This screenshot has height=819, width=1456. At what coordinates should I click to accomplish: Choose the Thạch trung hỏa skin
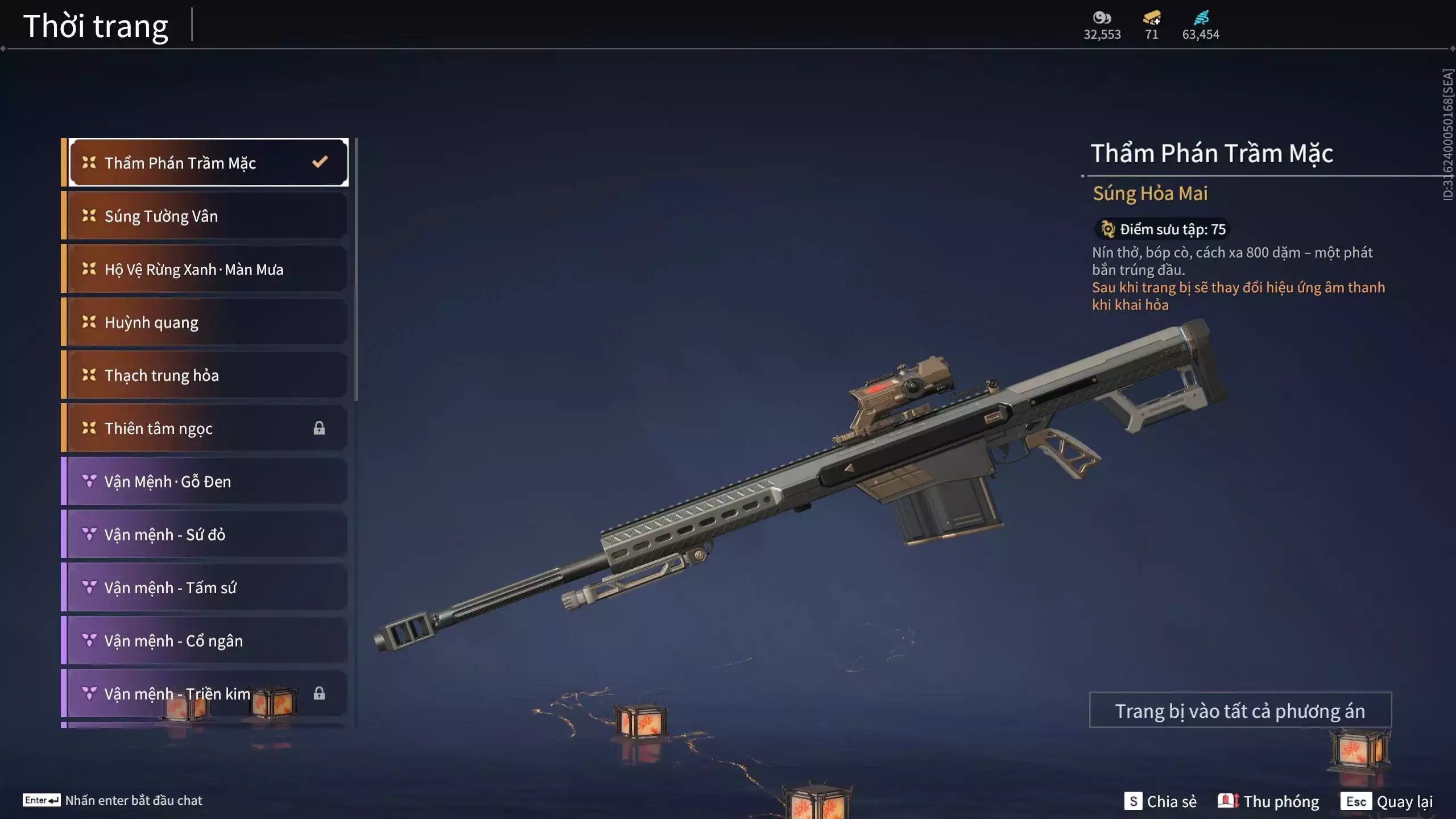click(208, 375)
